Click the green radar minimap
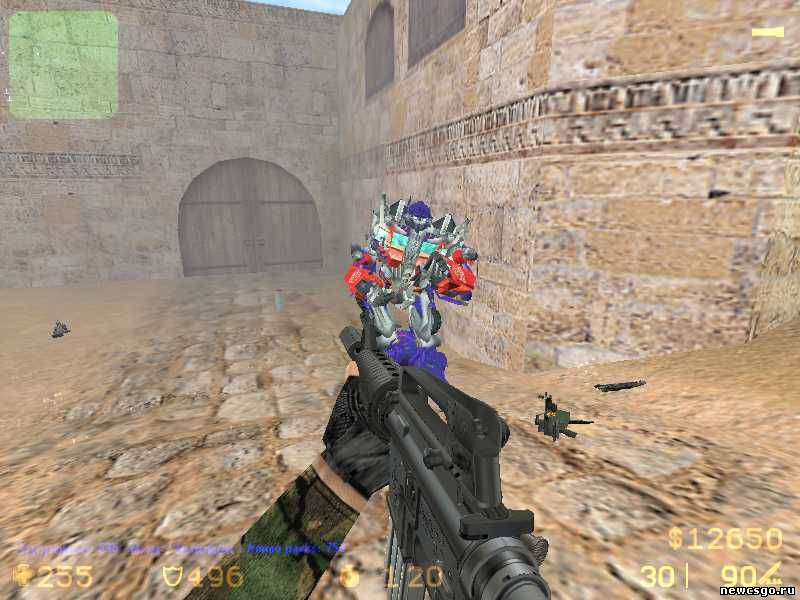The width and height of the screenshot is (800, 600). coord(63,65)
